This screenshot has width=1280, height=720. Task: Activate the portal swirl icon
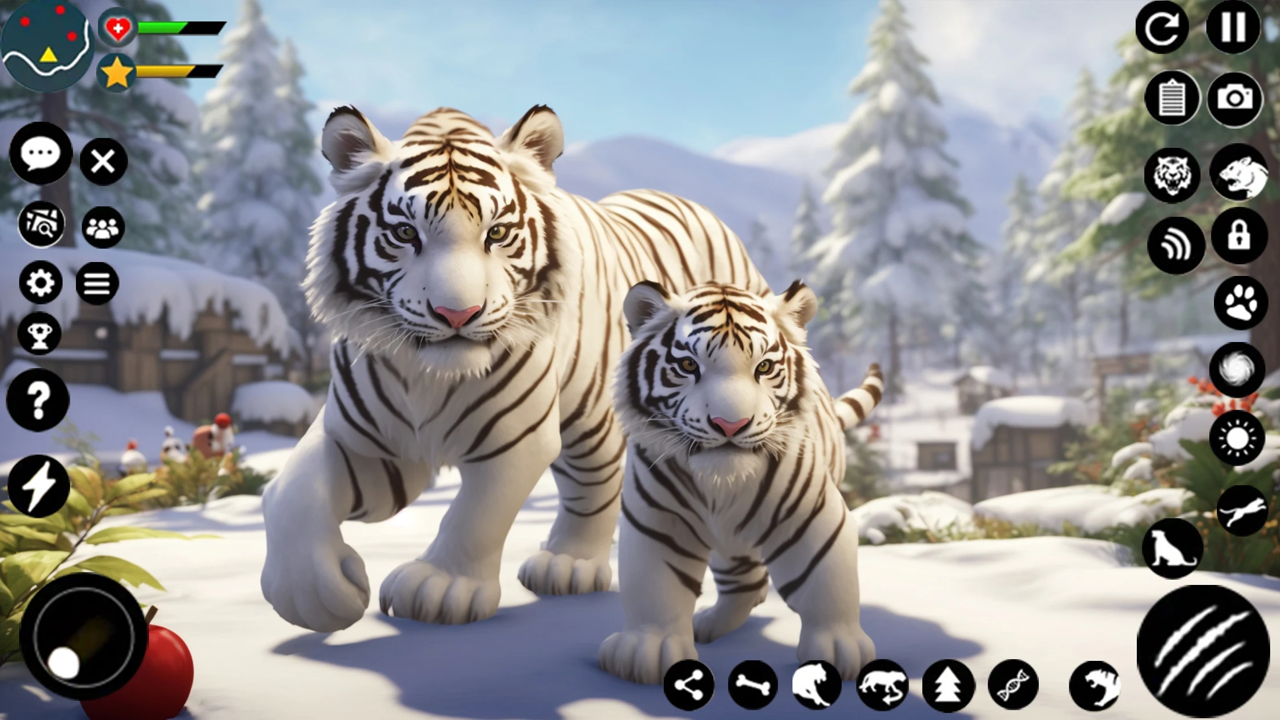point(1238,370)
